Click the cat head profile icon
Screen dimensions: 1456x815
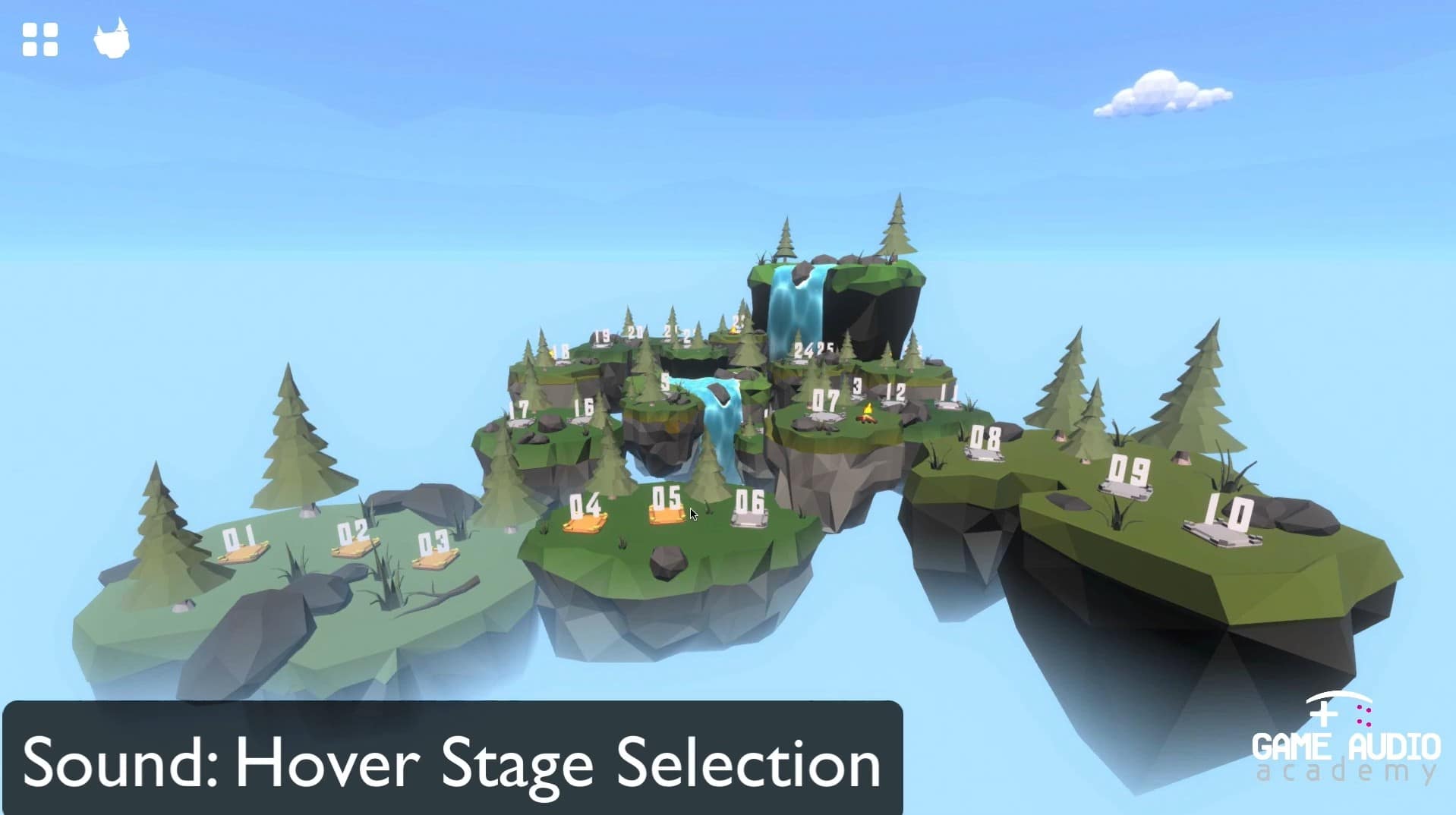[112, 38]
